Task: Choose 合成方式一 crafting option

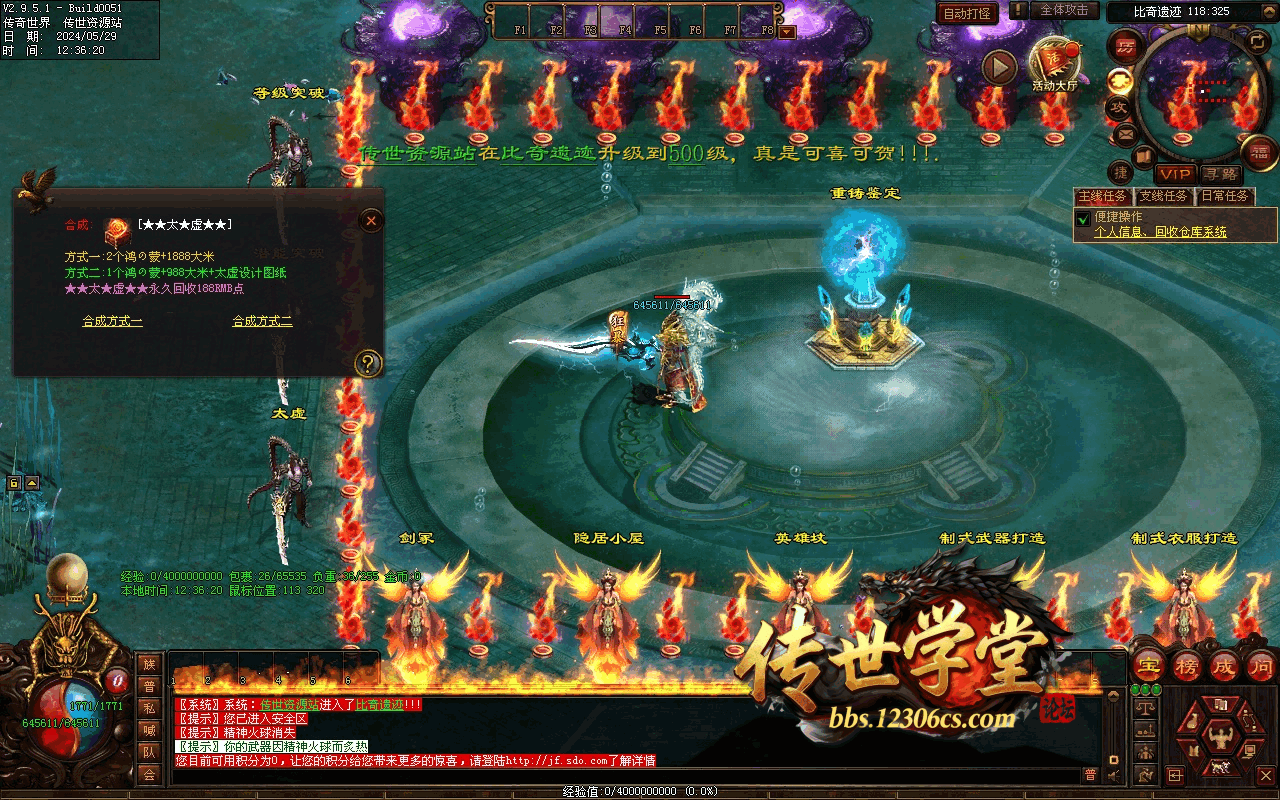Action: 112,321
